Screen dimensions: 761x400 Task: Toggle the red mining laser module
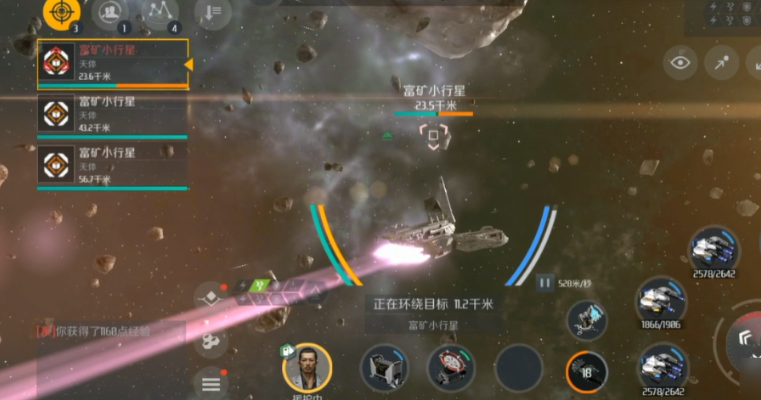pos(451,367)
